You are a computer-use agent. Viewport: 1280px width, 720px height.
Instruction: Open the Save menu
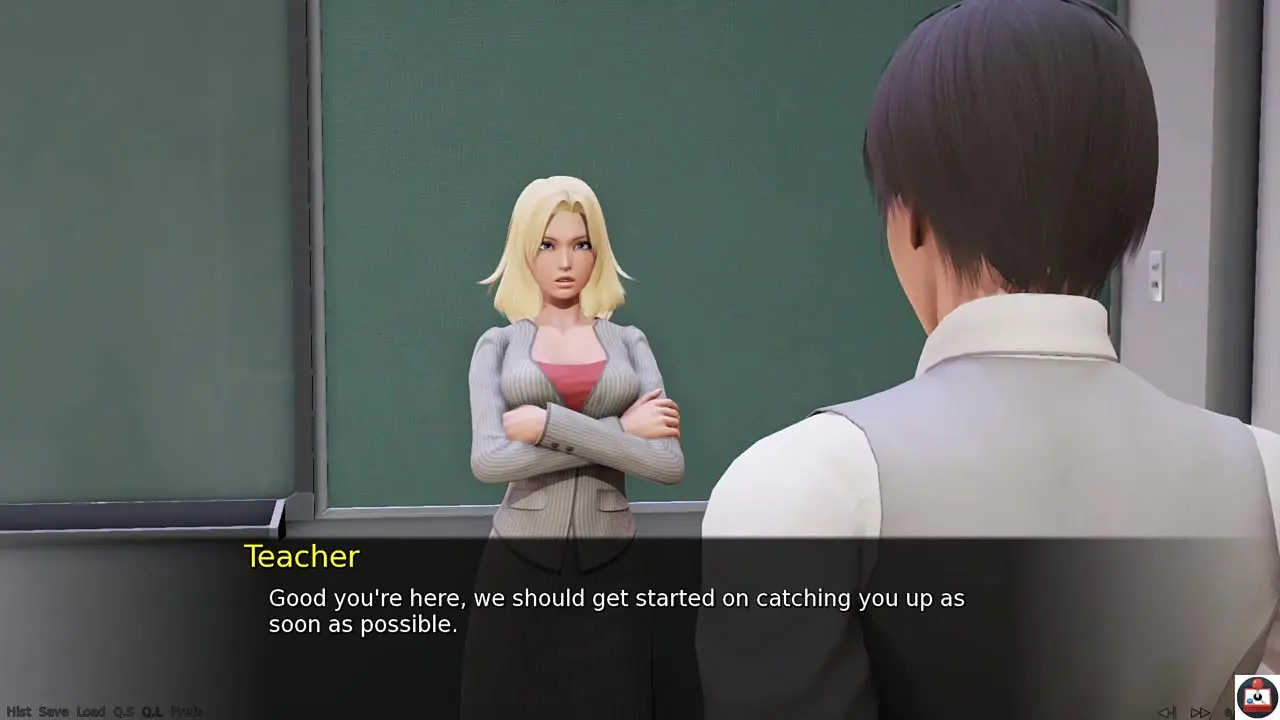click(x=54, y=712)
